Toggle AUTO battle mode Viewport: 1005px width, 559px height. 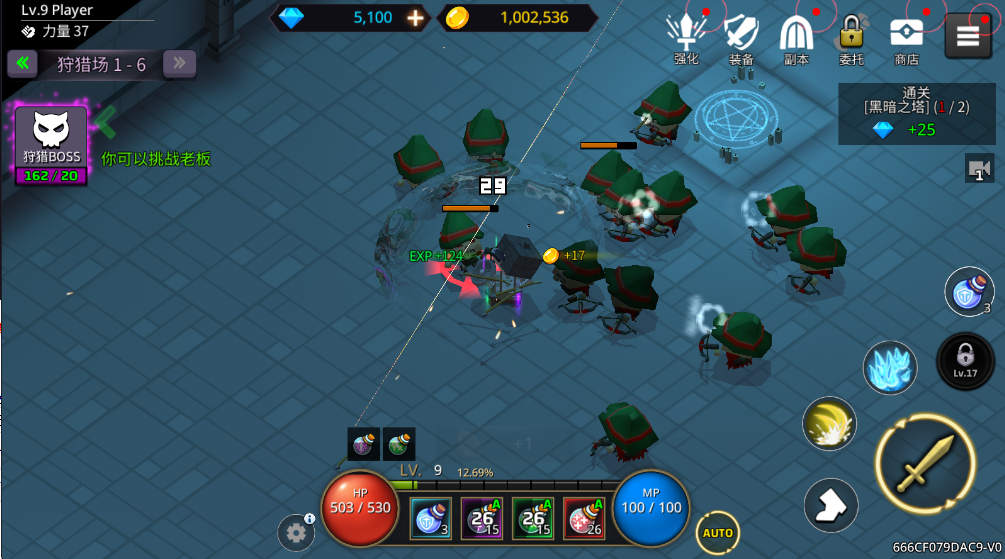coord(717,532)
